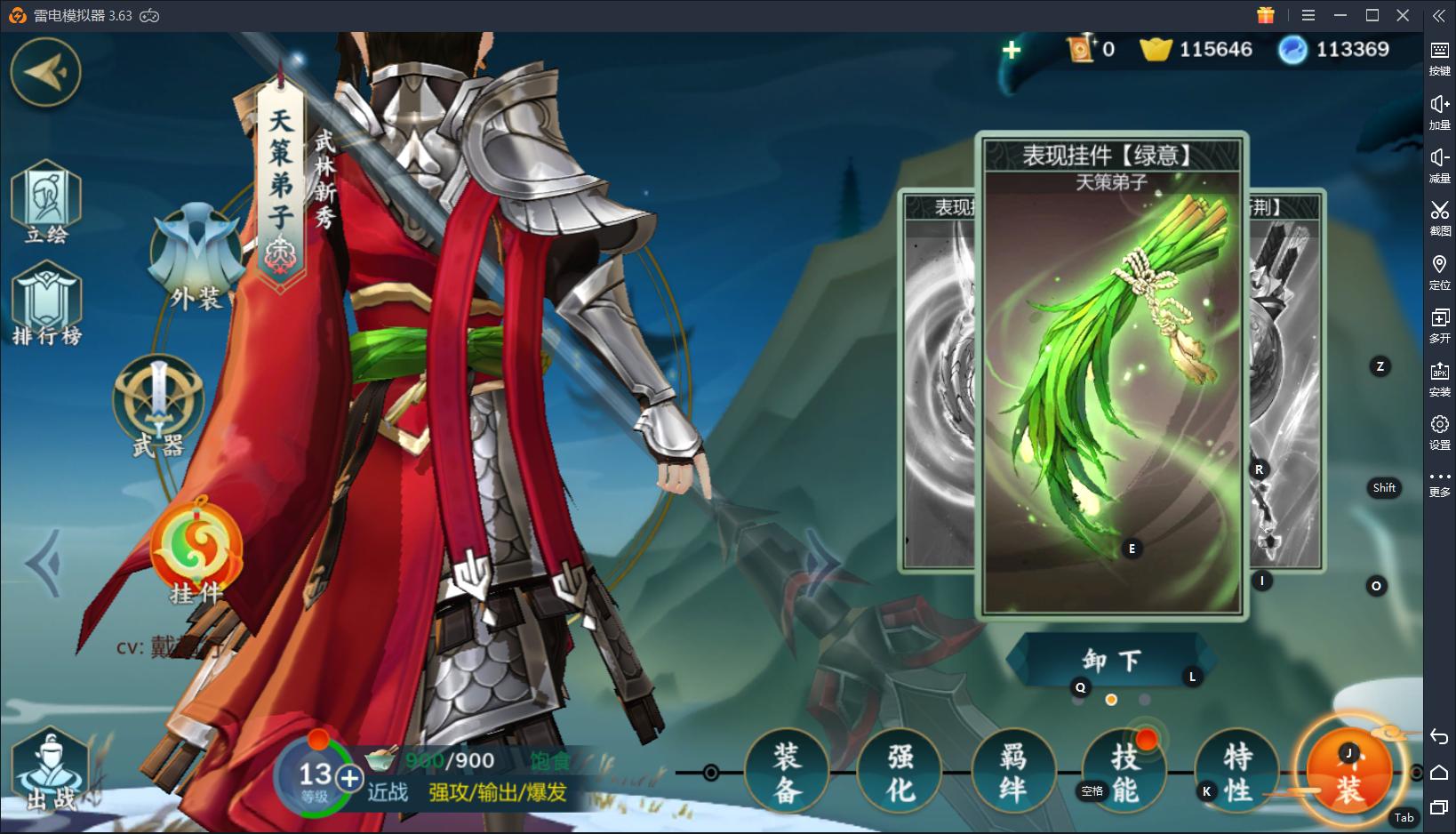Select the 绿意 green pendant card
This screenshot has height=834, width=1456.
1111,373
